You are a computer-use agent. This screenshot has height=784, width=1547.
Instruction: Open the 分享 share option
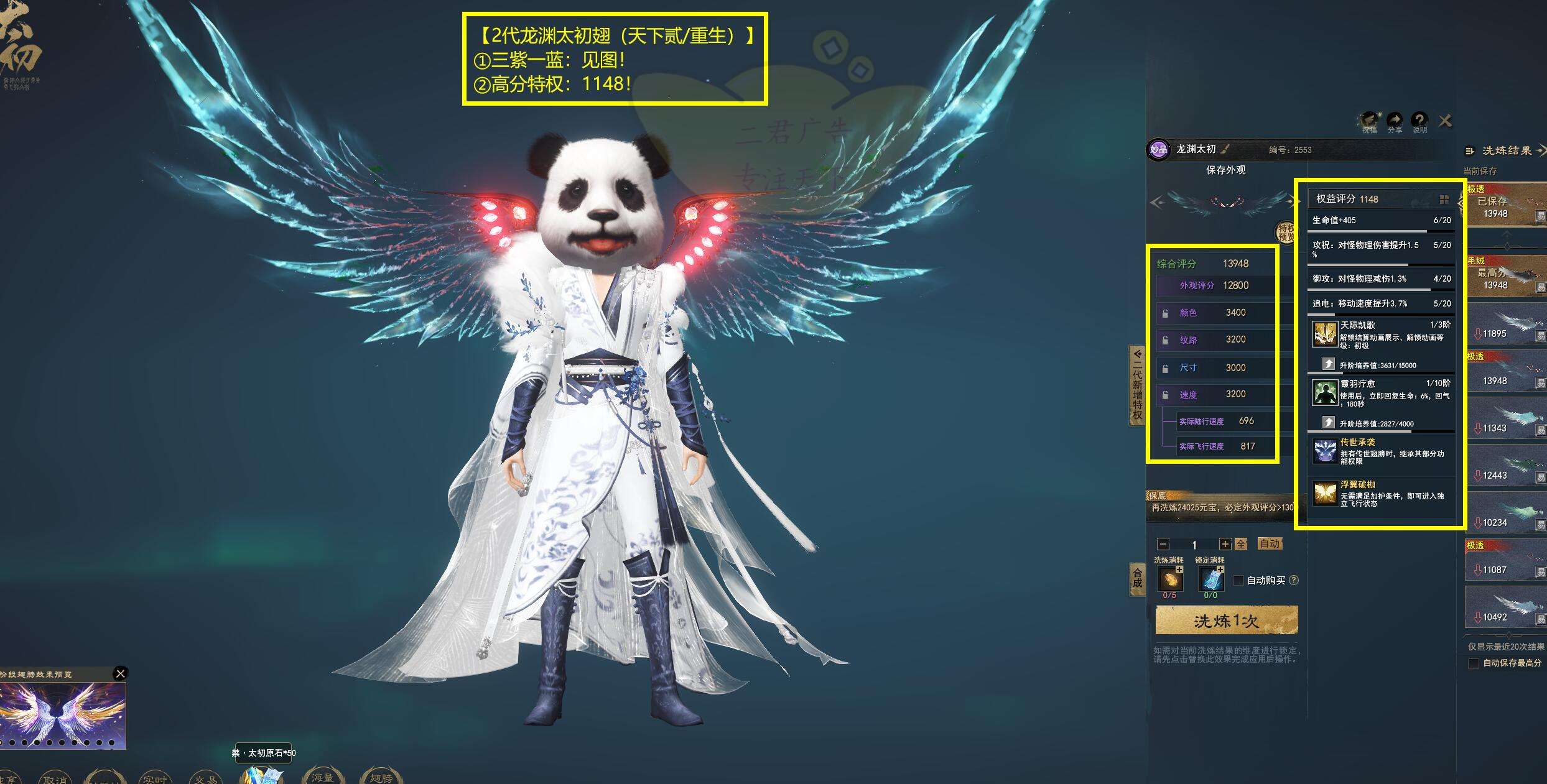1395,121
